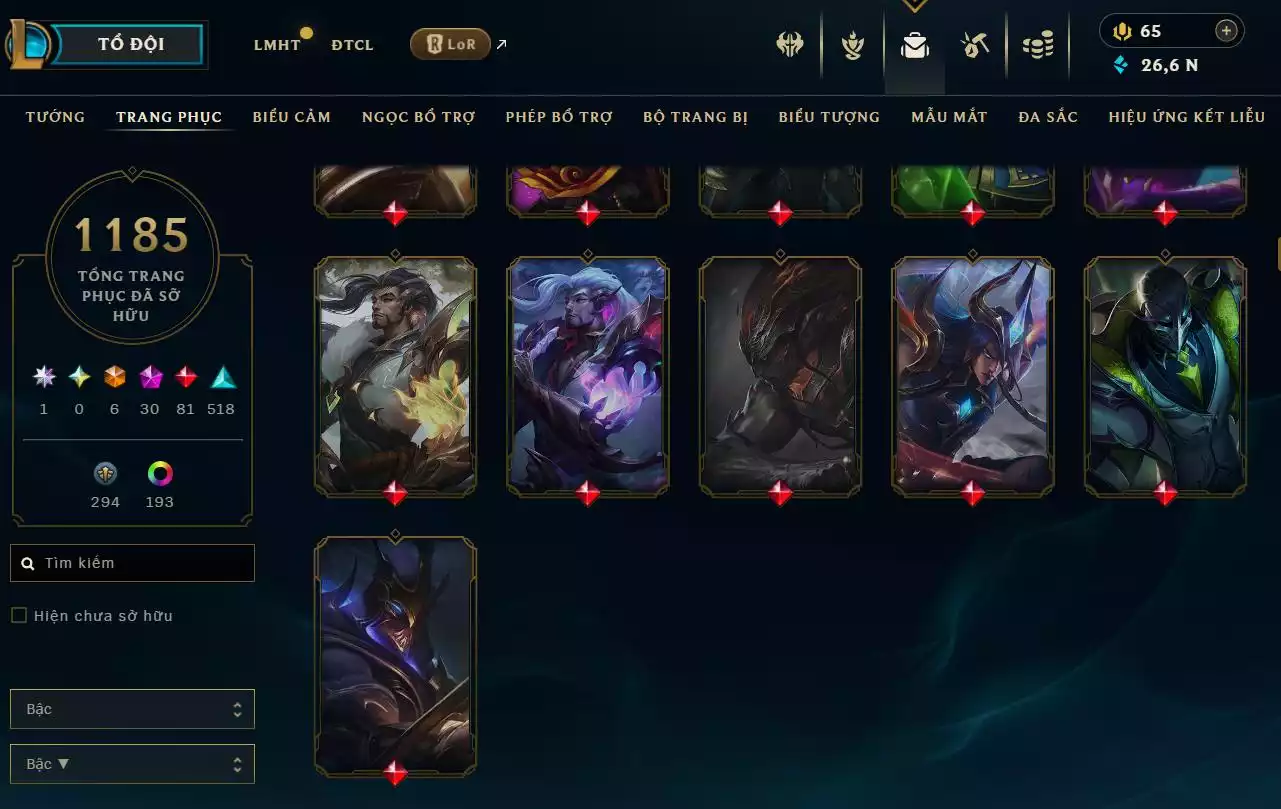Open the LoR launcher link

450,44
